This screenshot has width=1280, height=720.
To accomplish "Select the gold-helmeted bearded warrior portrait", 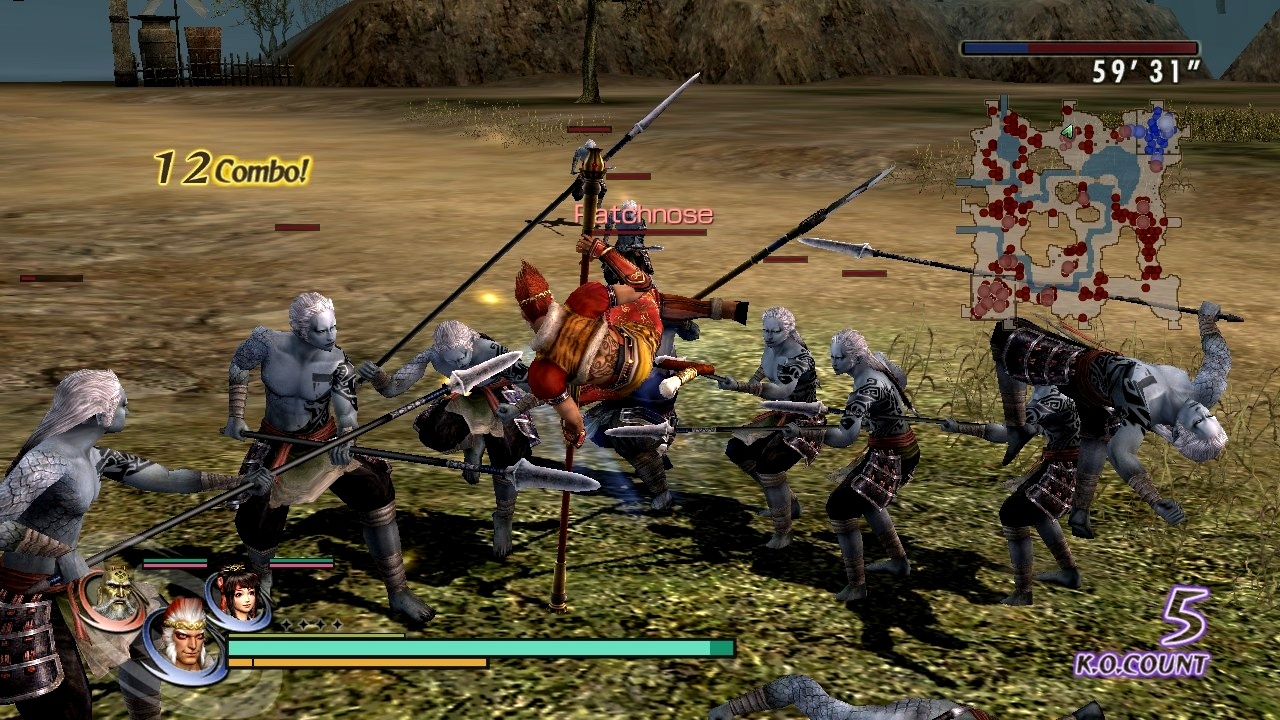I will tap(117, 594).
